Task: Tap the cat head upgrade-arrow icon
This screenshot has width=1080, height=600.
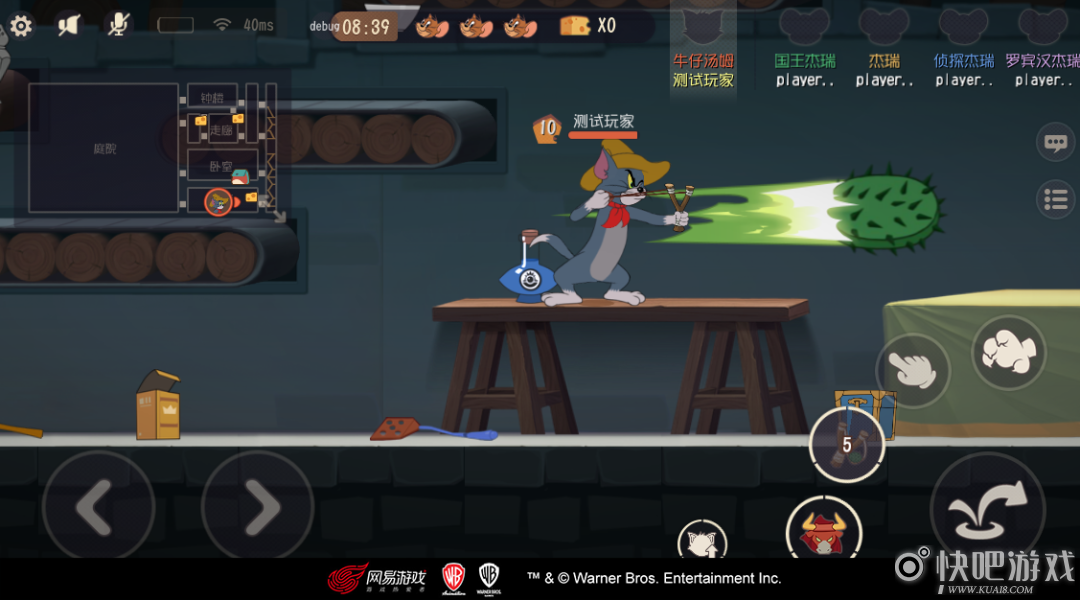Action: [702, 542]
